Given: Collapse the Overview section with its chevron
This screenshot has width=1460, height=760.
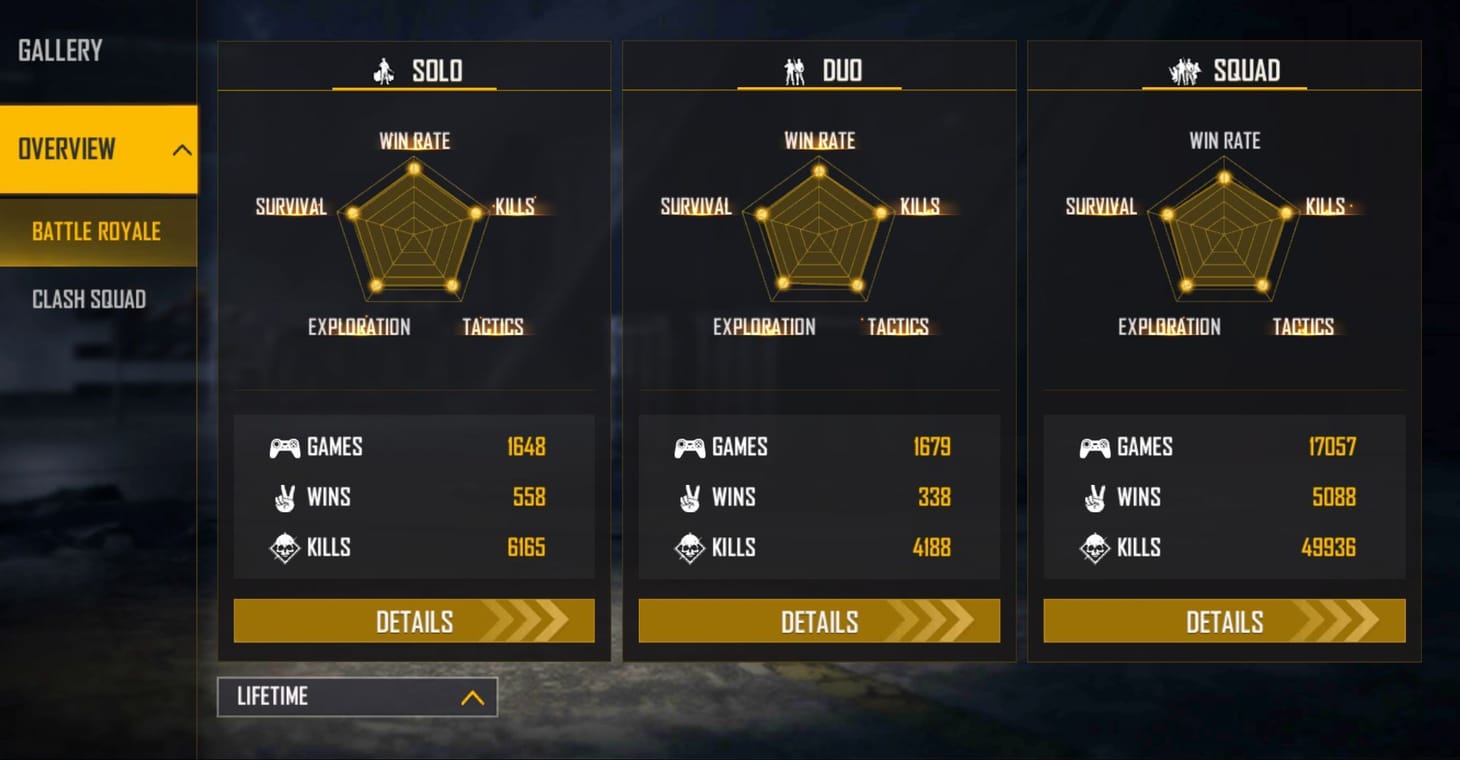Looking at the screenshot, I should (x=182, y=148).
